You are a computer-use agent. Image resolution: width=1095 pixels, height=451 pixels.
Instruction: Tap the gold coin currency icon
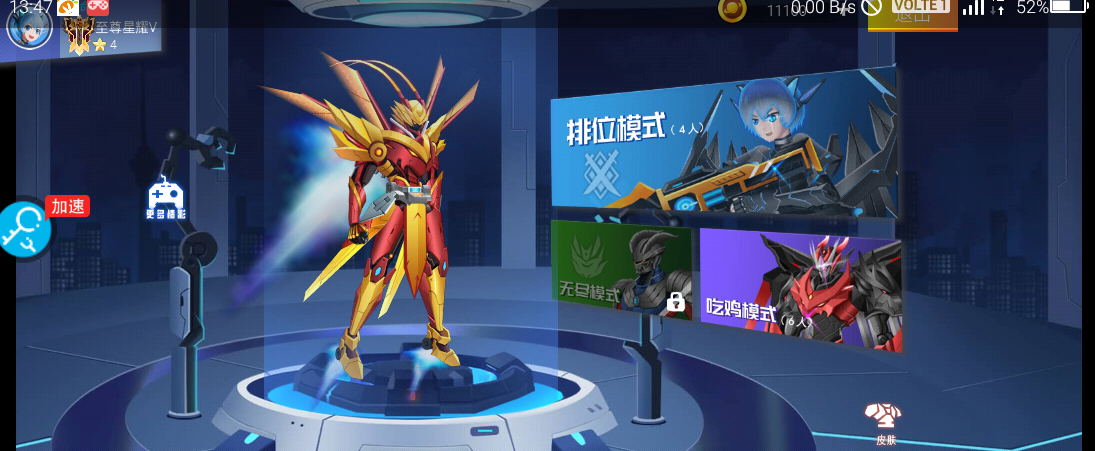733,10
